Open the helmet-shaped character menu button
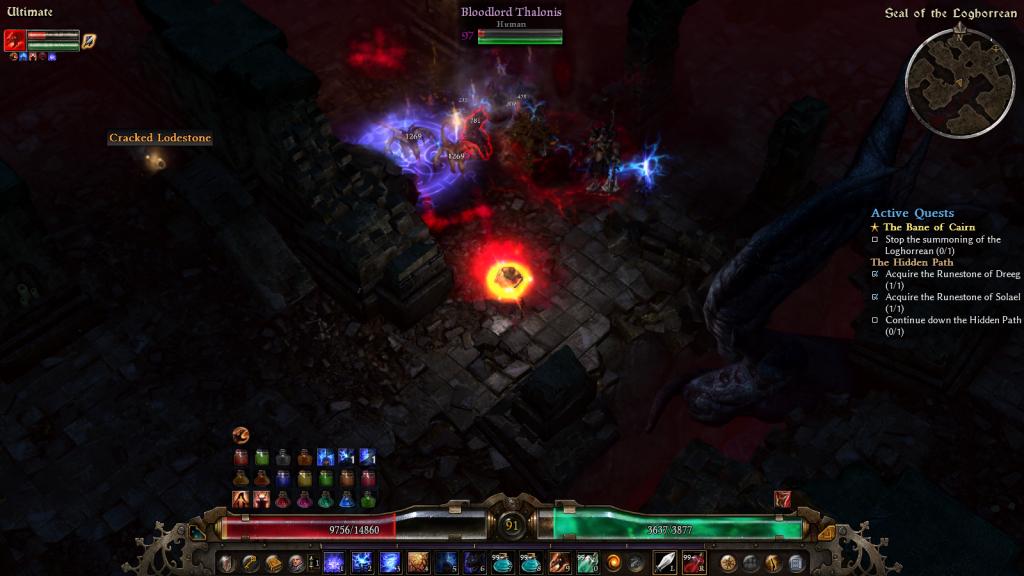1024x576 pixels. 226,563
